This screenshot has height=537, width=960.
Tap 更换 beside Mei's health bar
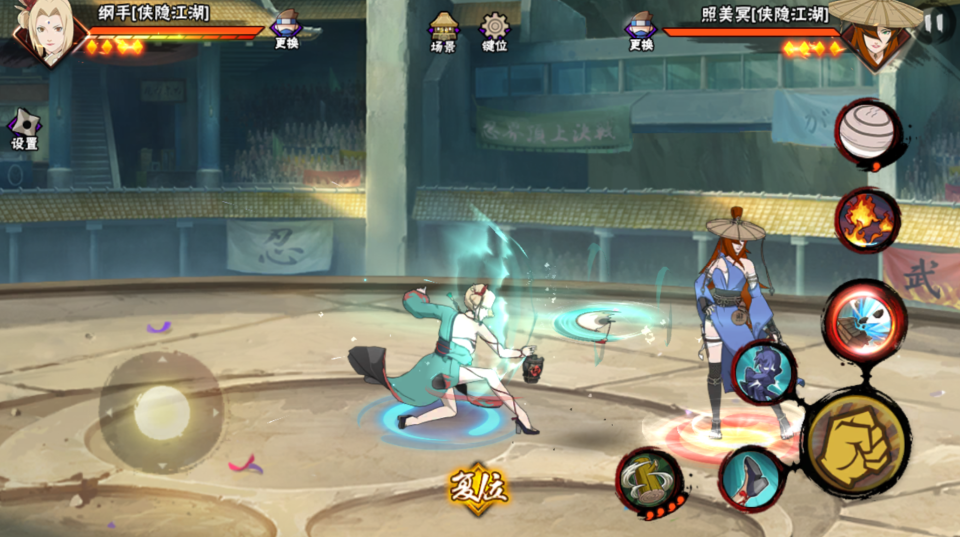(640, 30)
